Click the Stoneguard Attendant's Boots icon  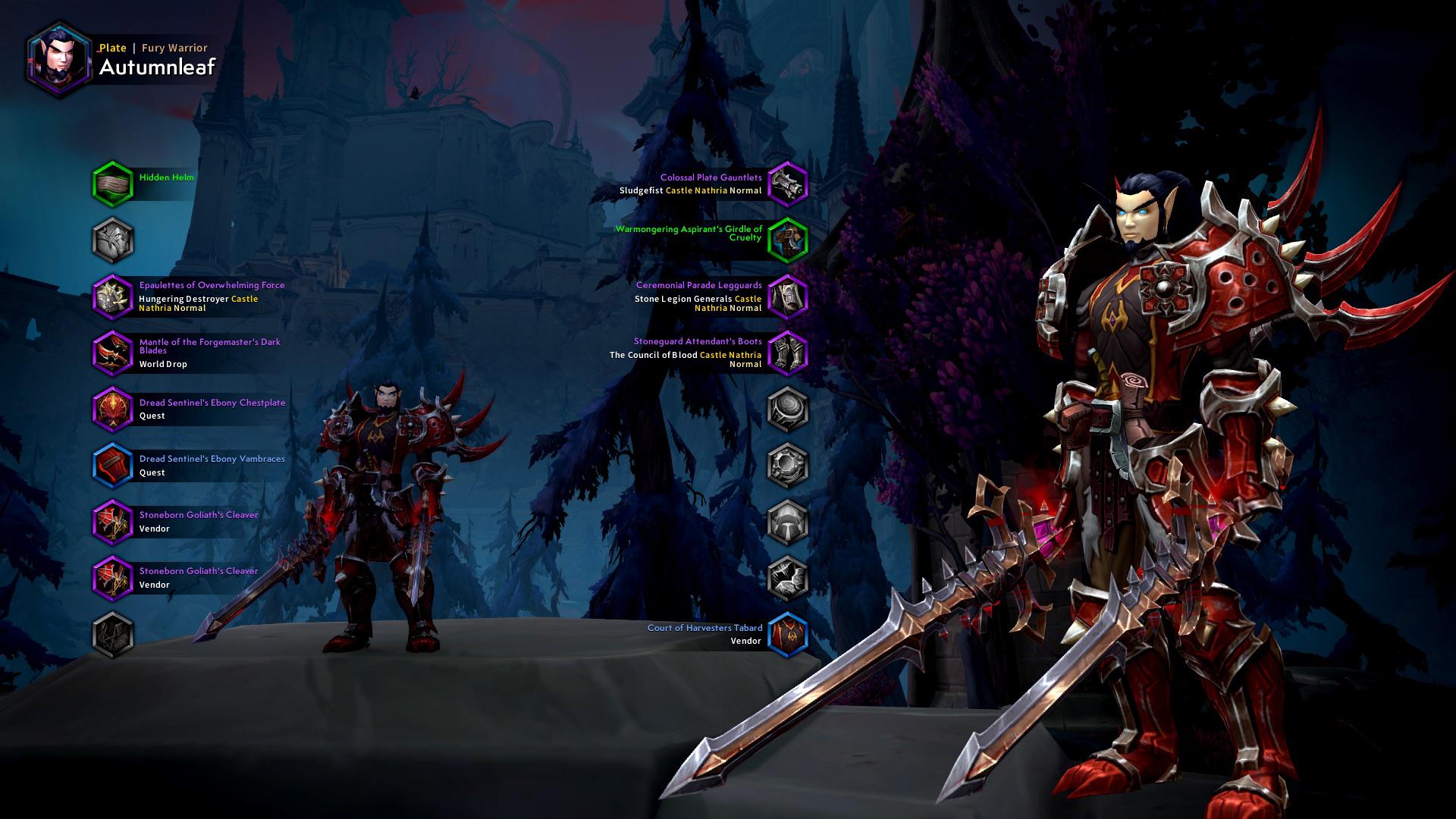click(789, 353)
